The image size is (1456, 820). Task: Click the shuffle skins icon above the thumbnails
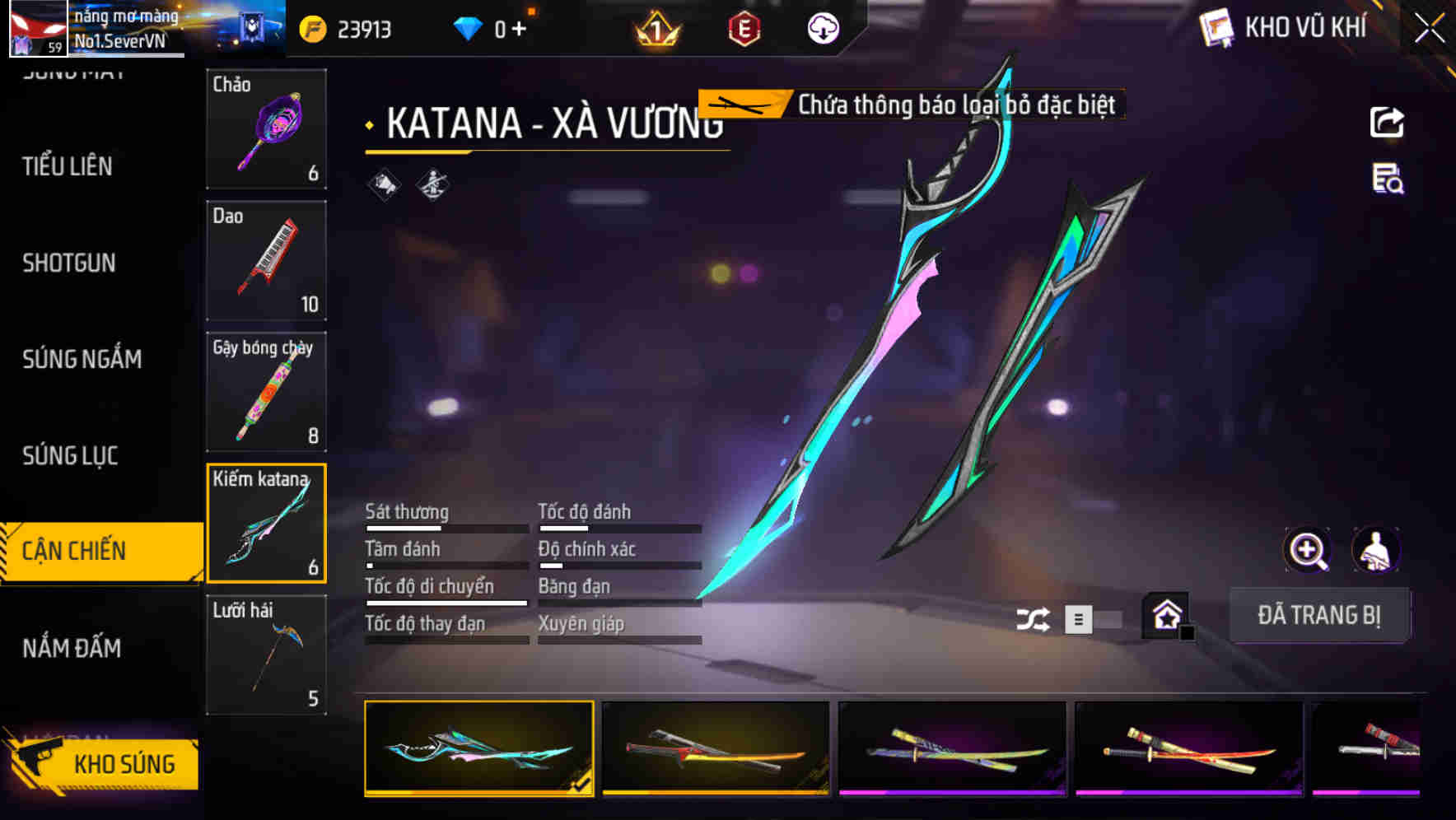tap(1033, 617)
